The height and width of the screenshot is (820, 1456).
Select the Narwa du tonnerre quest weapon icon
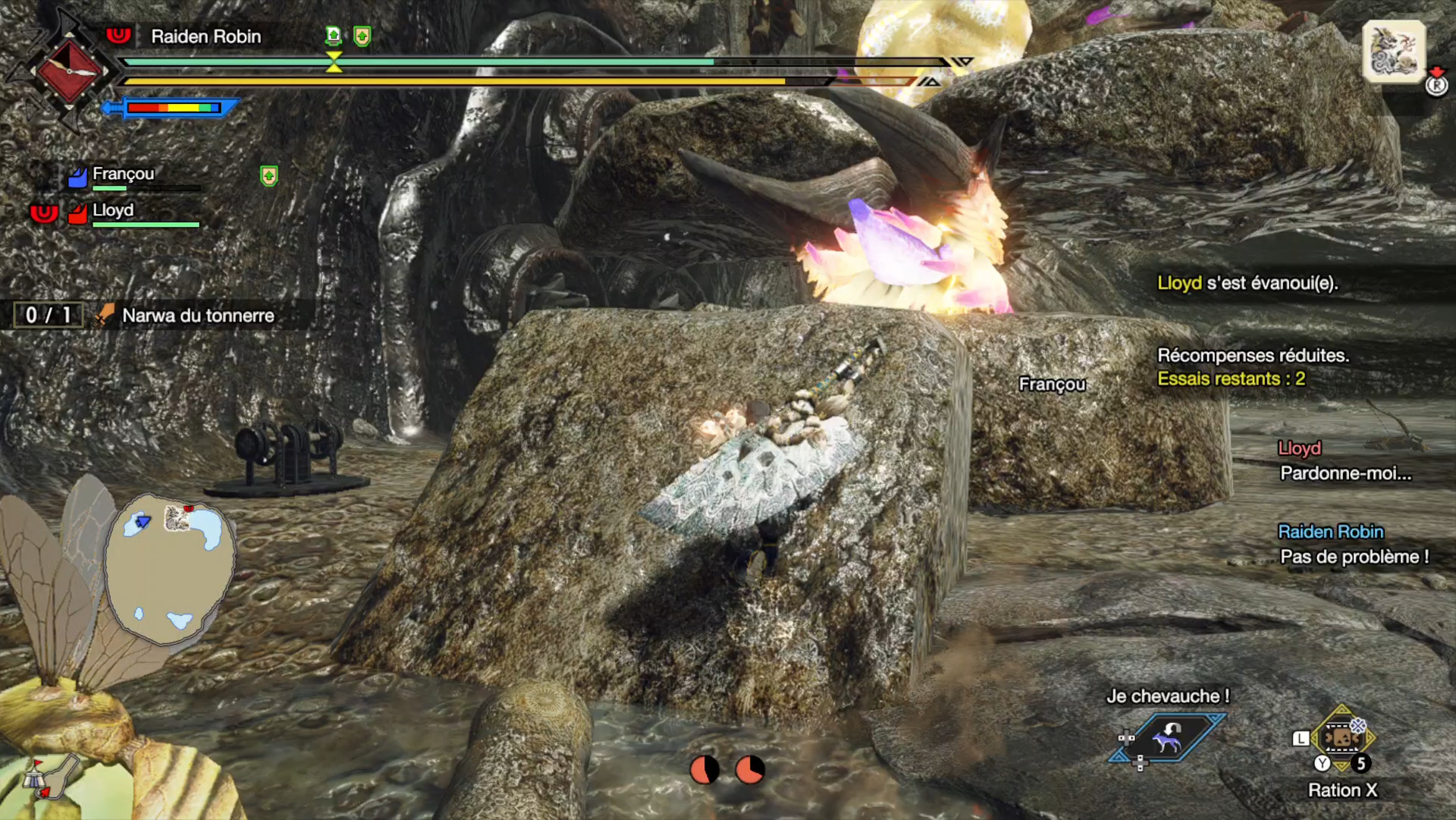(x=105, y=314)
